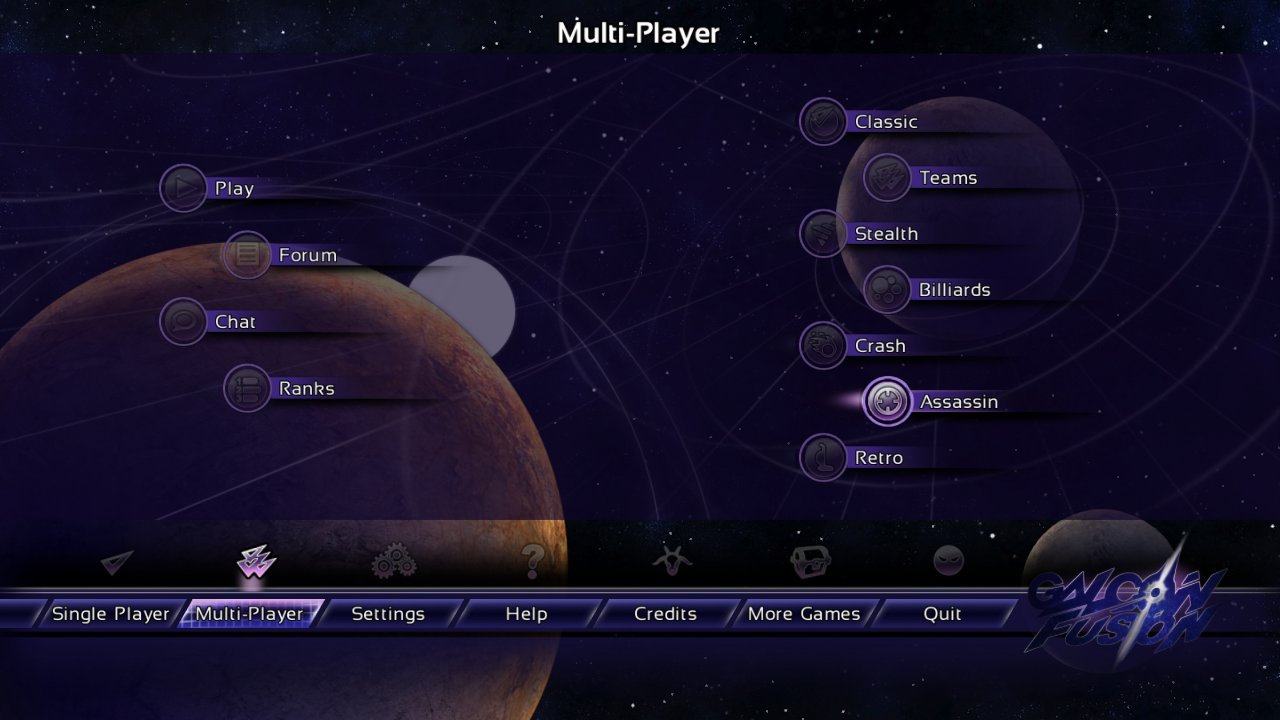Image resolution: width=1280 pixels, height=720 pixels.
Task: View the Credits tab
Action: coord(665,614)
